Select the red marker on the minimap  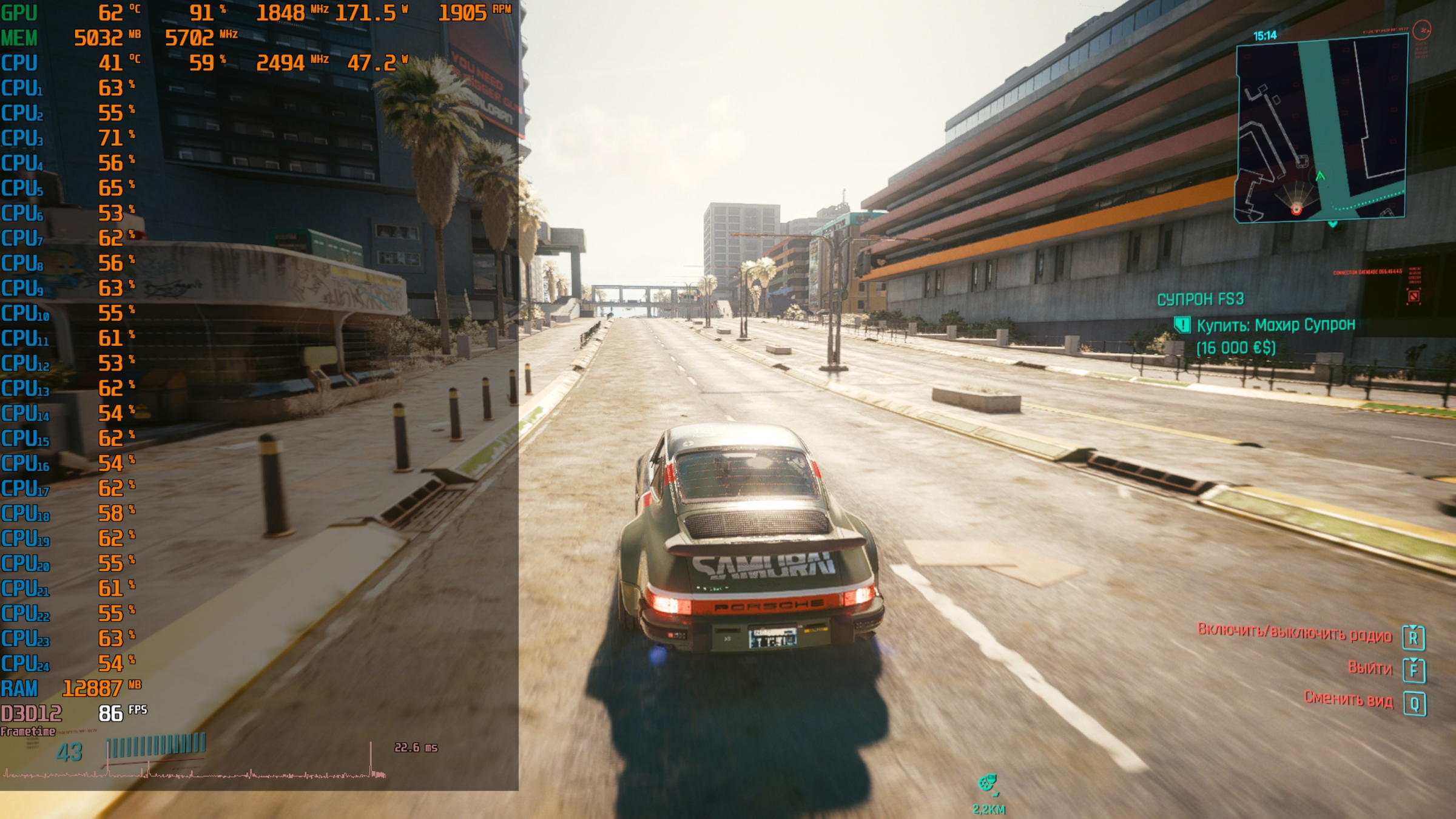(x=1296, y=210)
